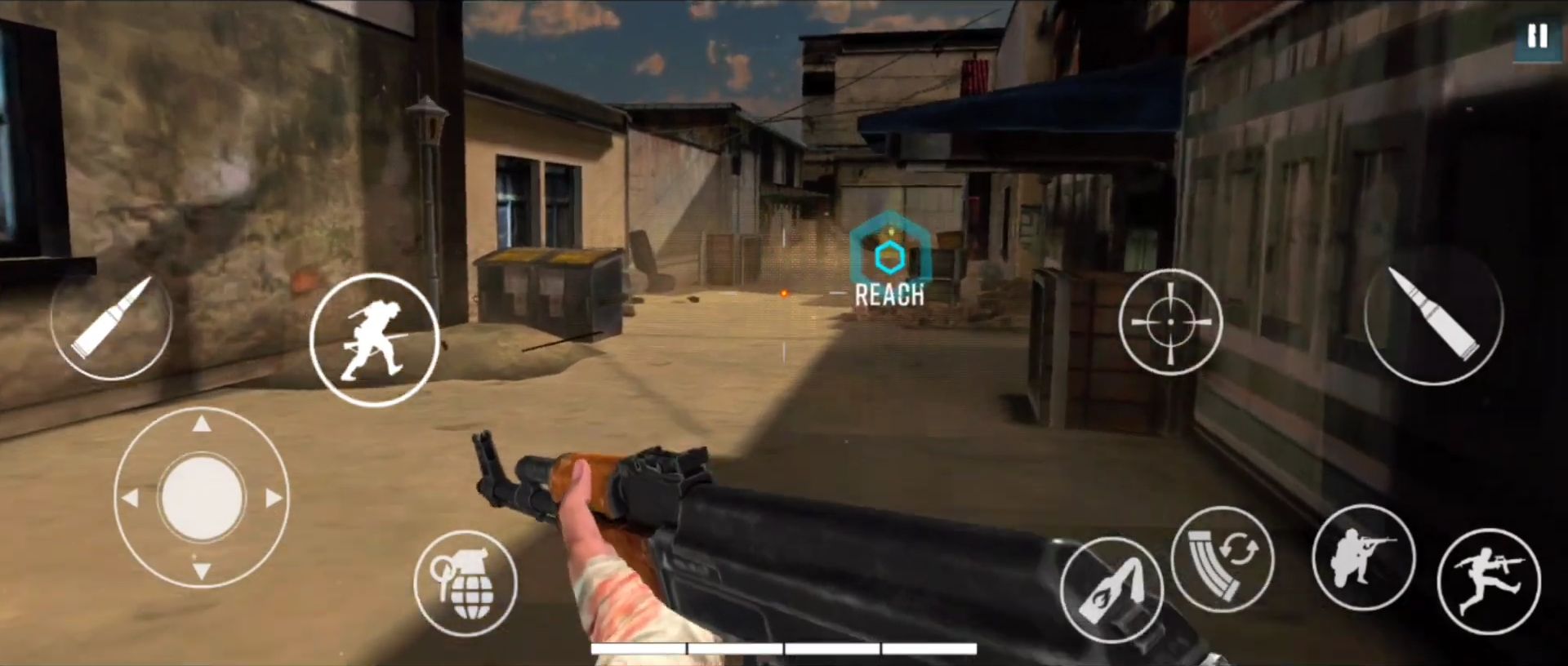1568x666 pixels.
Task: Tap the REACH objective label
Action: (889, 295)
